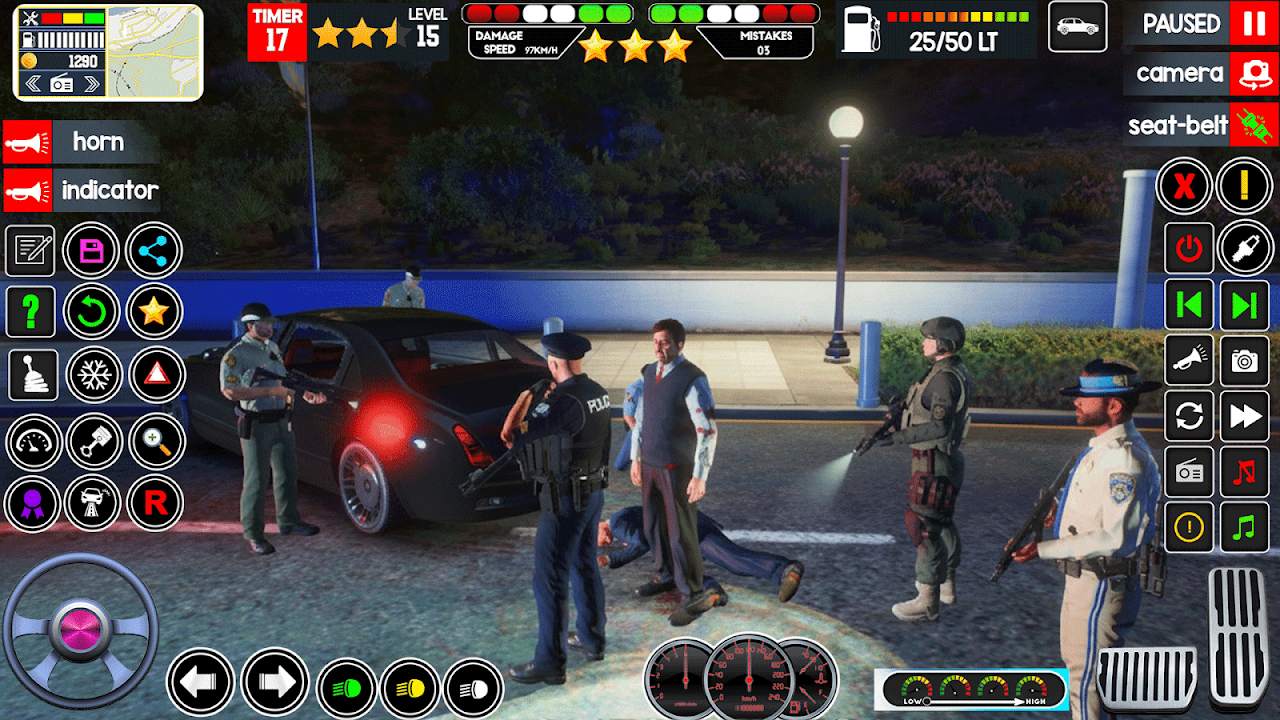The height and width of the screenshot is (720, 1280).
Task: Show help with the green question mark
Action: [31, 312]
